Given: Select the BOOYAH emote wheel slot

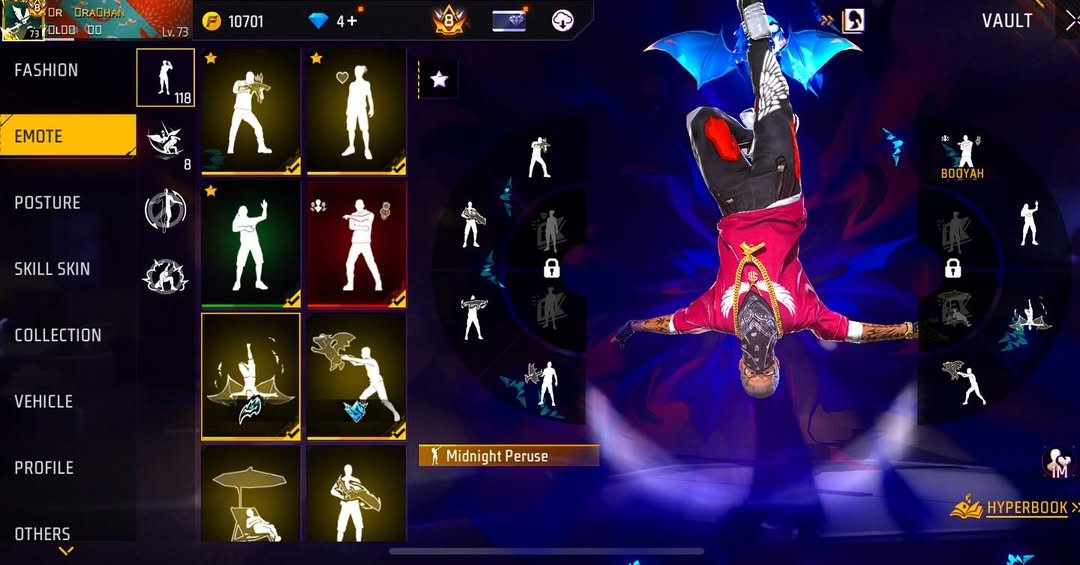Looking at the screenshot, I should (x=963, y=155).
